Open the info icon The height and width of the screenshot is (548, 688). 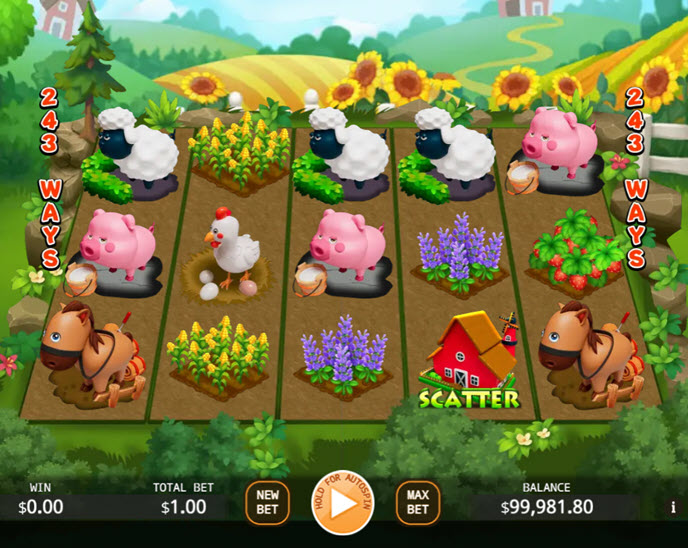coord(673,508)
